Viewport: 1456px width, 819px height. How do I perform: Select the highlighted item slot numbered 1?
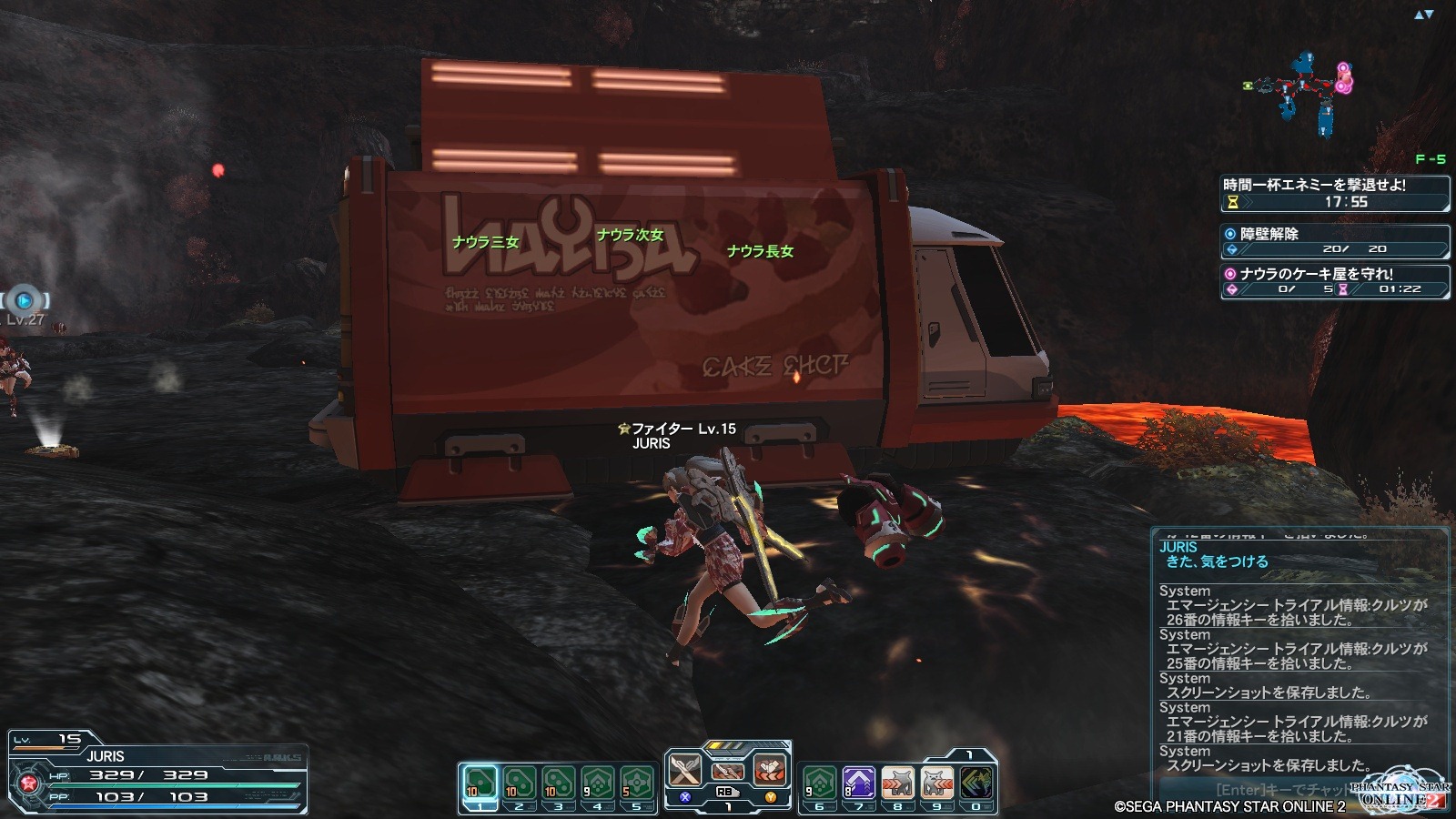click(480, 783)
